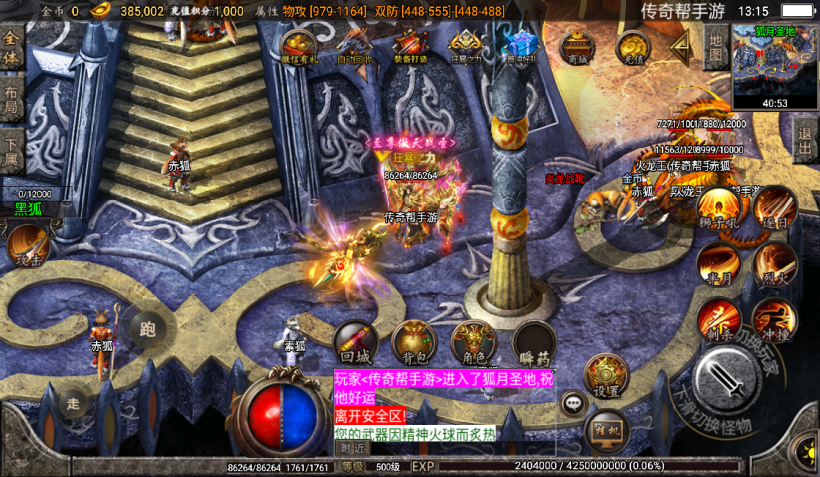Use the 回城 return-to-town scroll

(x=355, y=341)
